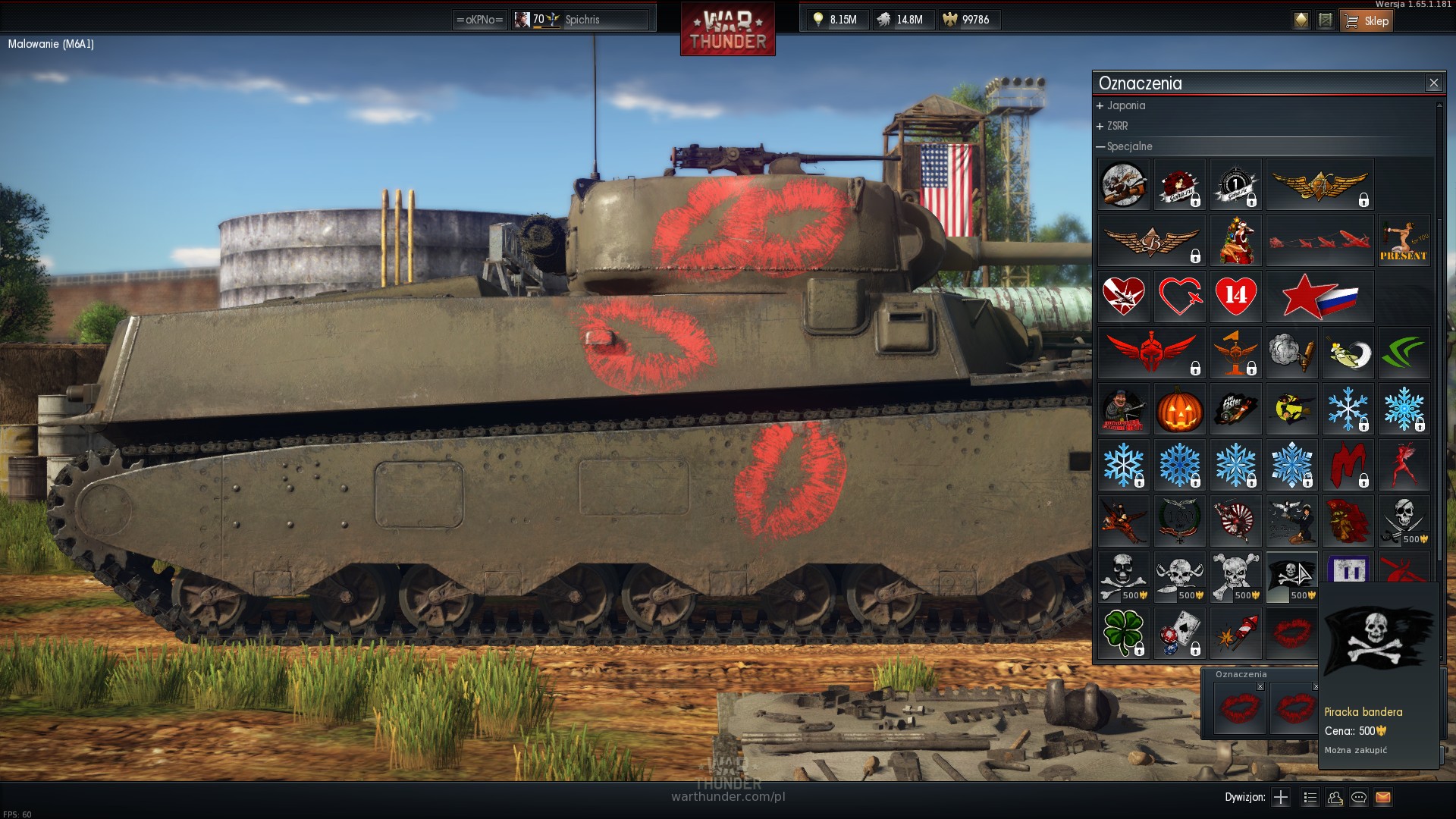This screenshot has height=819, width=1456.
Task: Close the Oznaczenia decal panel
Action: [x=1433, y=83]
